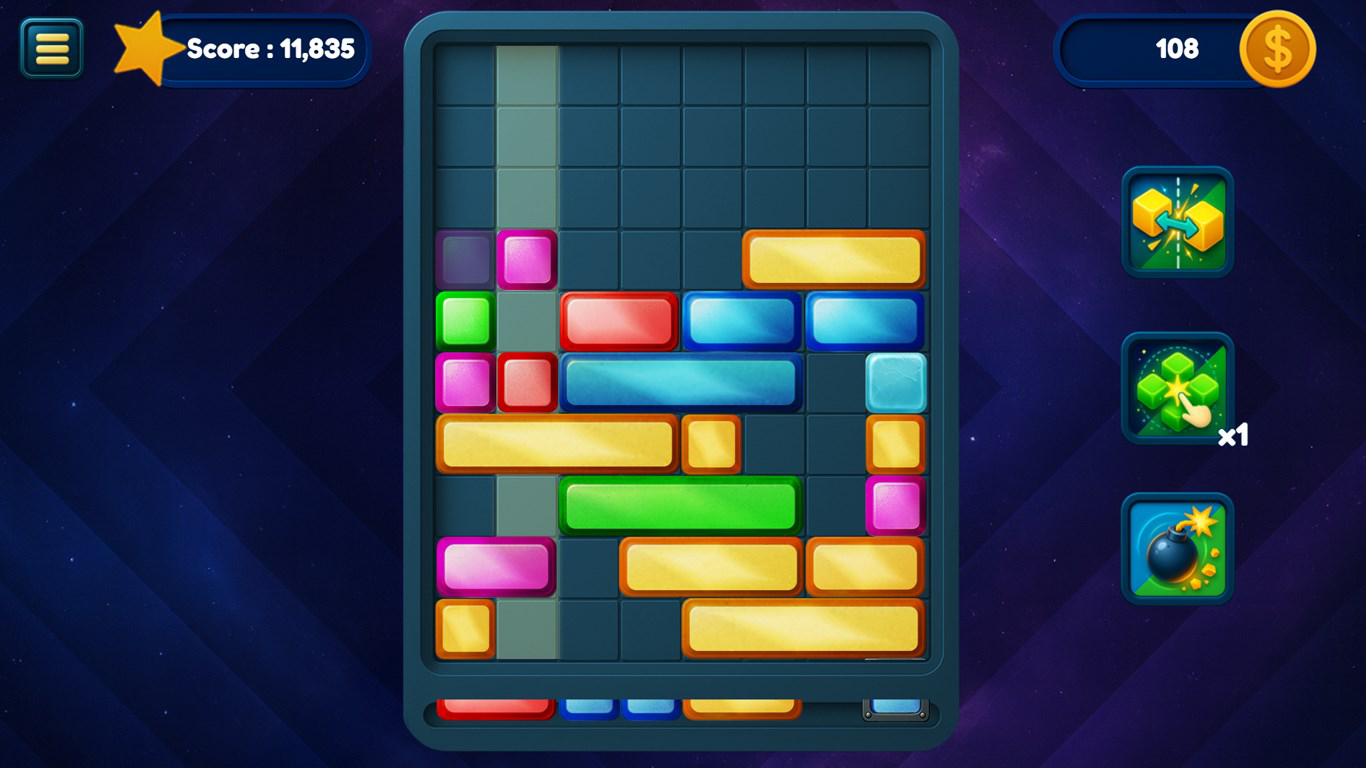Select the light blue single block on right

(895, 382)
